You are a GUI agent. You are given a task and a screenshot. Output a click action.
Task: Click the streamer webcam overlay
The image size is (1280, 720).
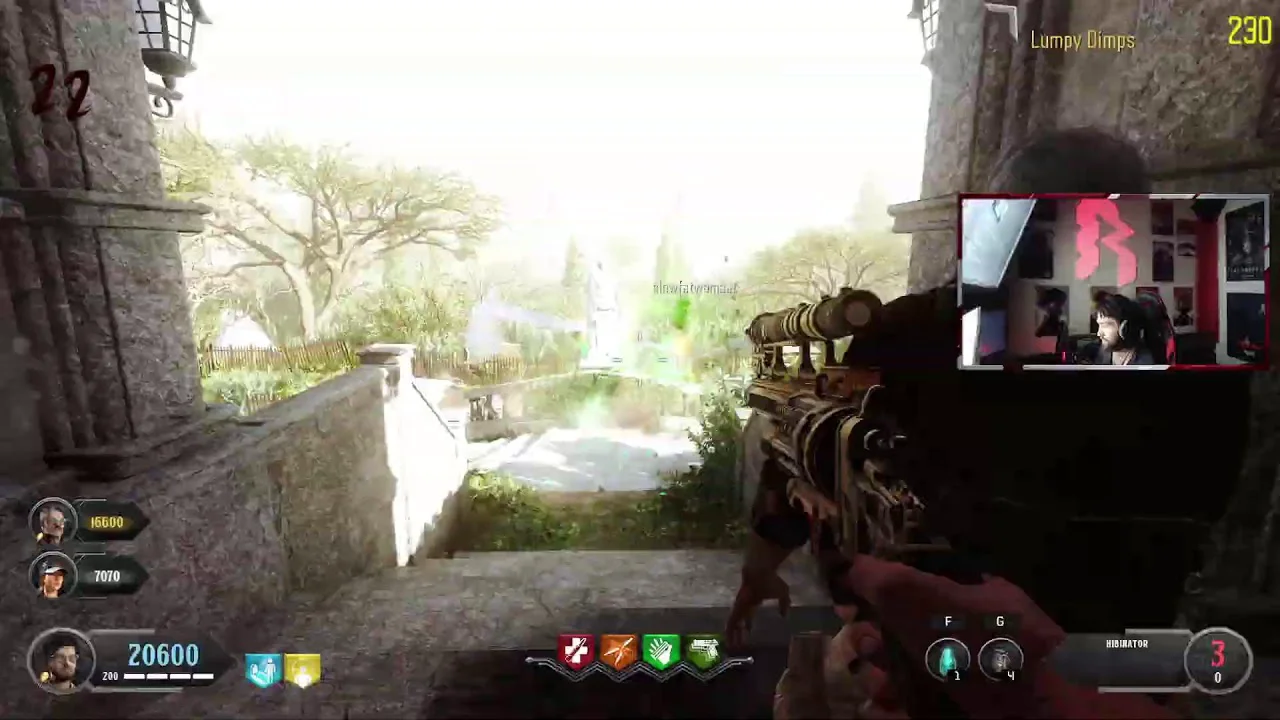tap(1113, 282)
